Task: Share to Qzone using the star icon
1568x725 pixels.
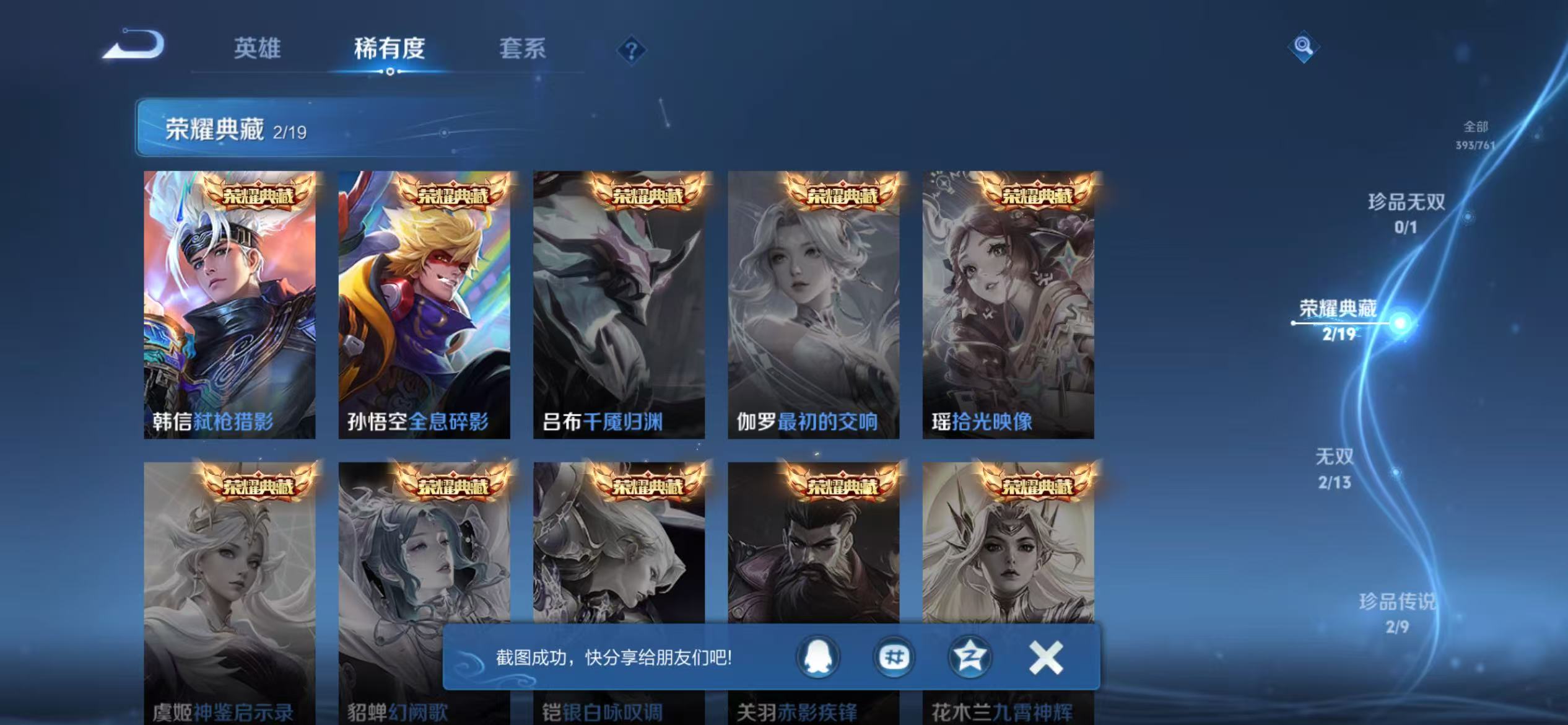Action: [x=969, y=656]
